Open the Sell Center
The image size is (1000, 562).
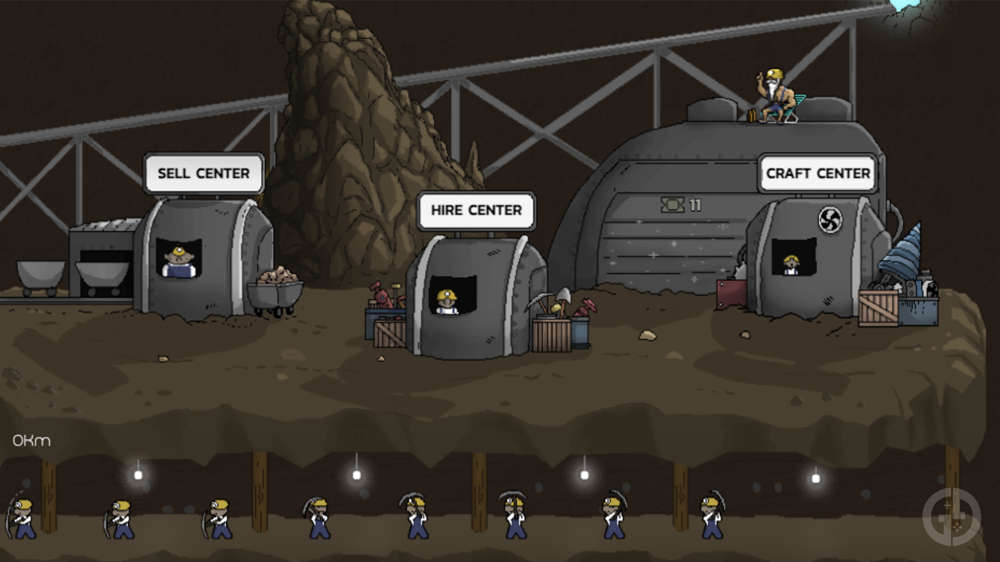point(203,173)
